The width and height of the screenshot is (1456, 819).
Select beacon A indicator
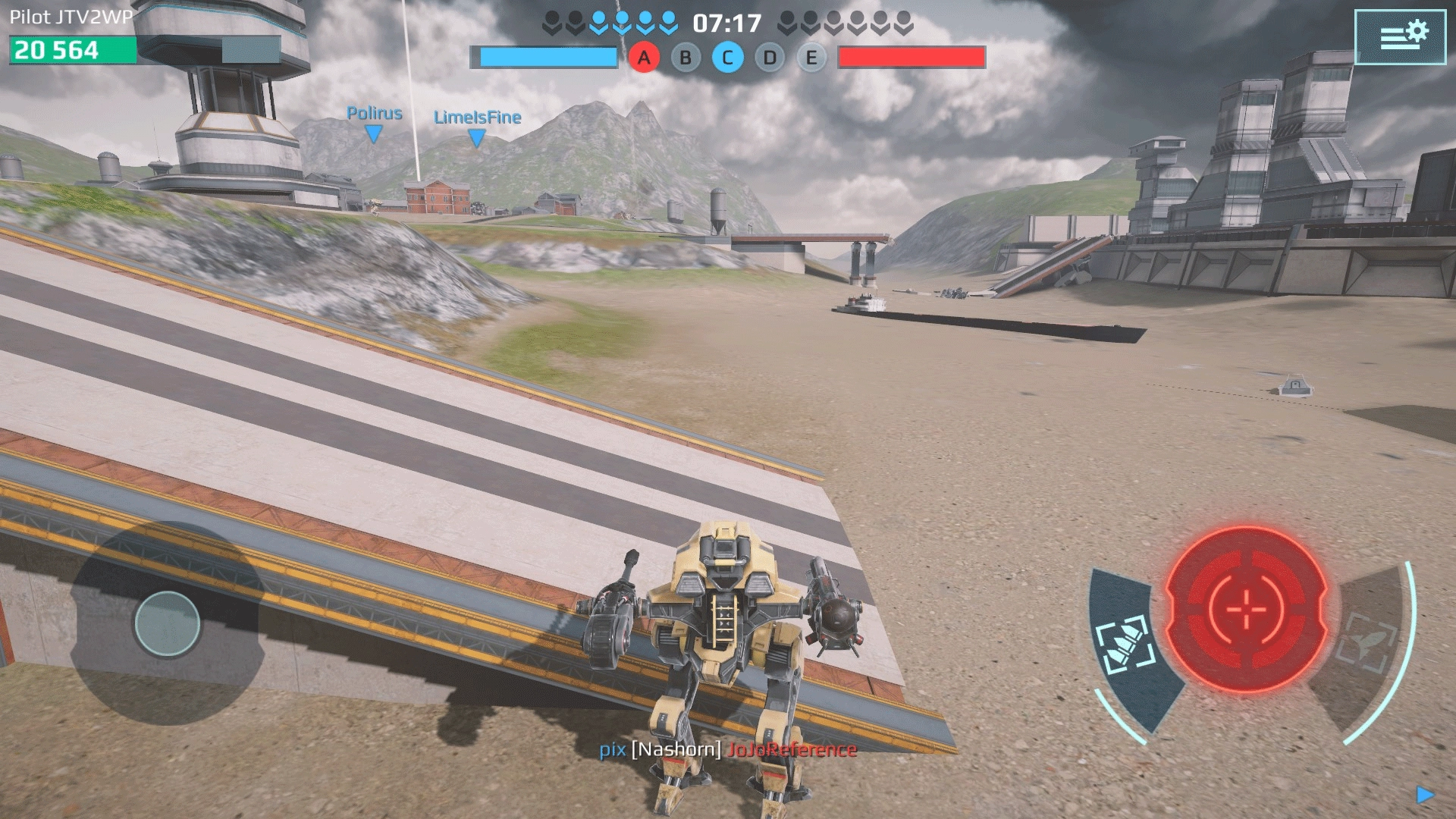[x=644, y=58]
